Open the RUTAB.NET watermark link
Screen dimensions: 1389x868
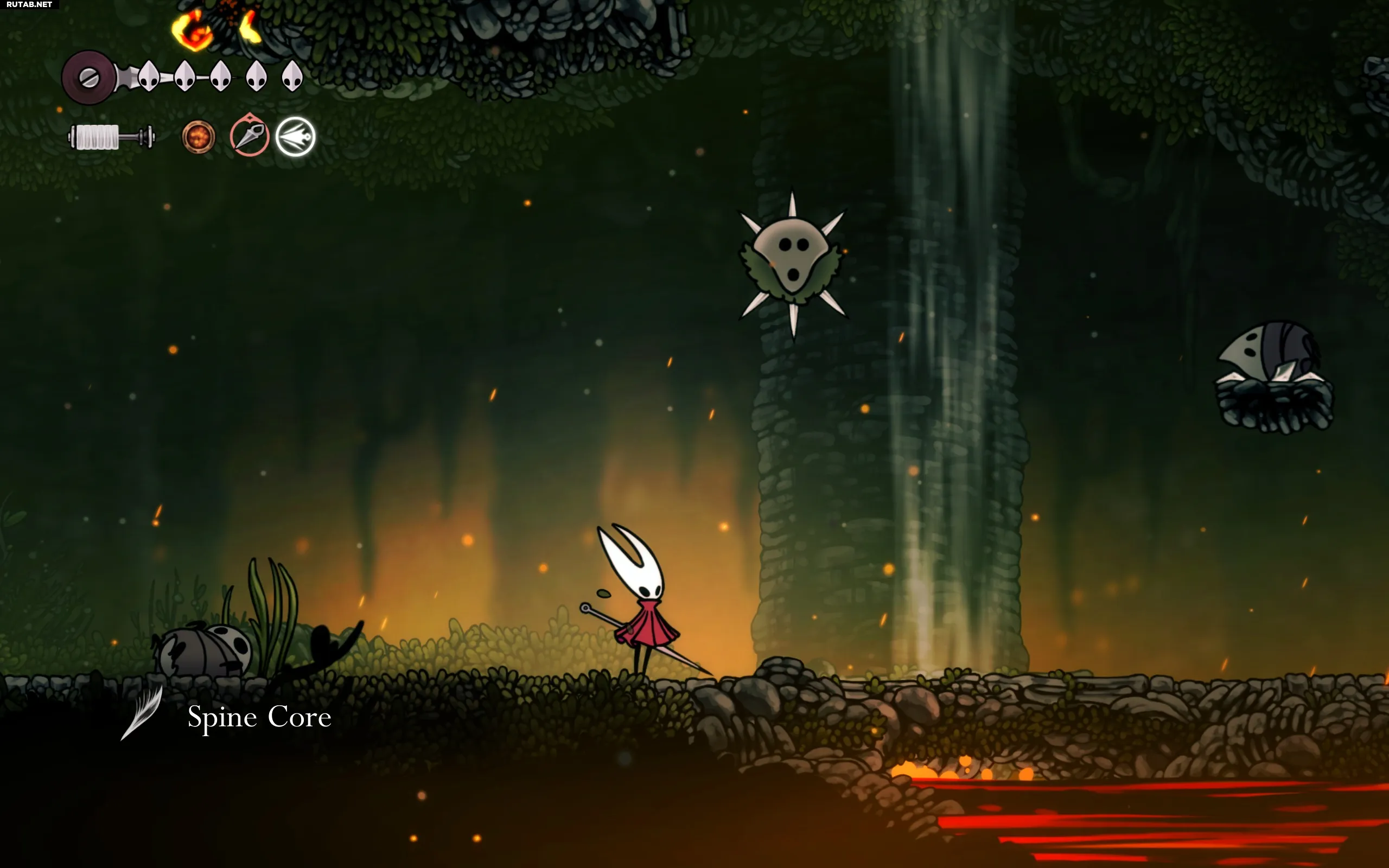coord(29,4)
